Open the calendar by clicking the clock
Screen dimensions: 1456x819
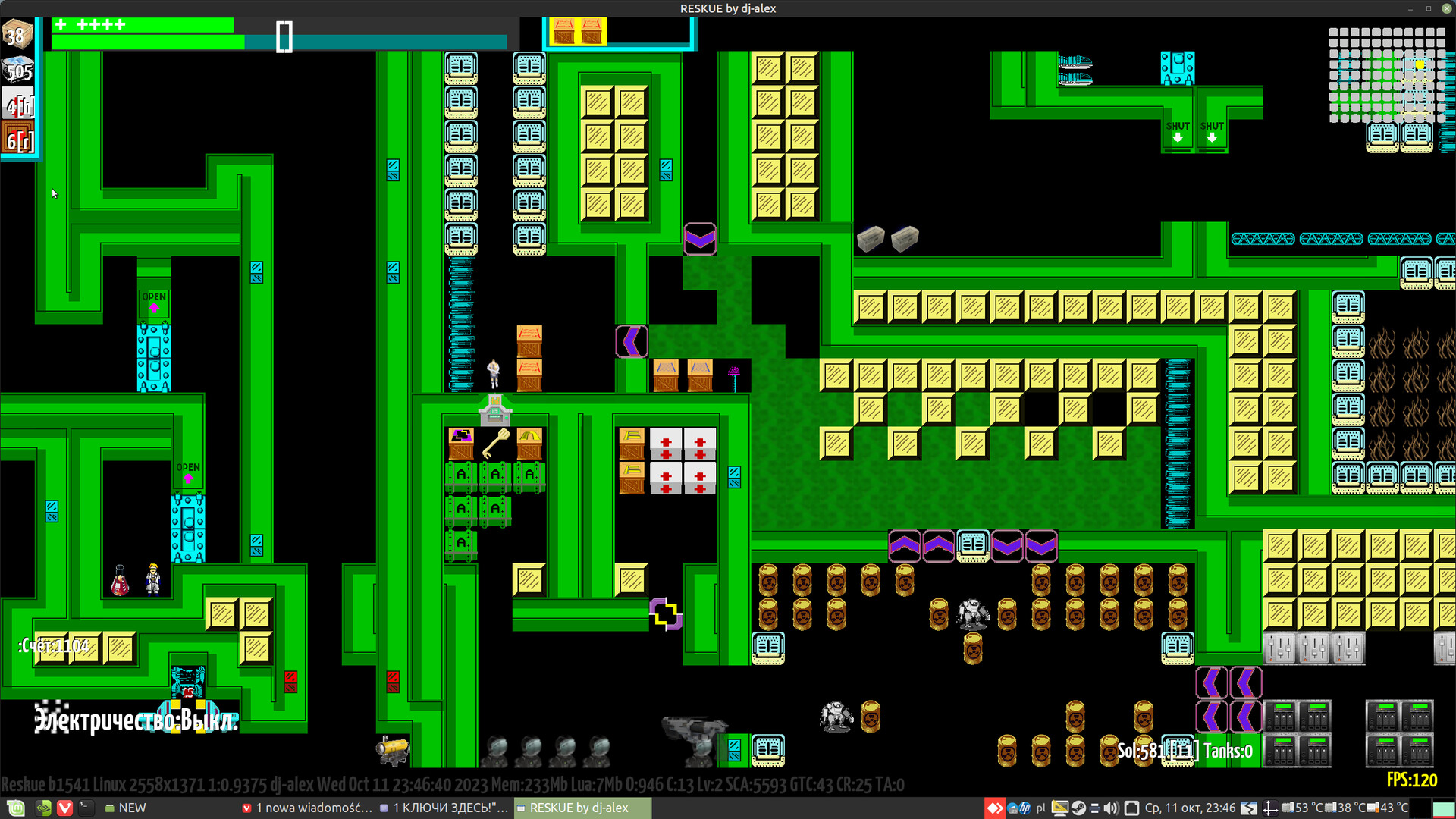[1191, 808]
